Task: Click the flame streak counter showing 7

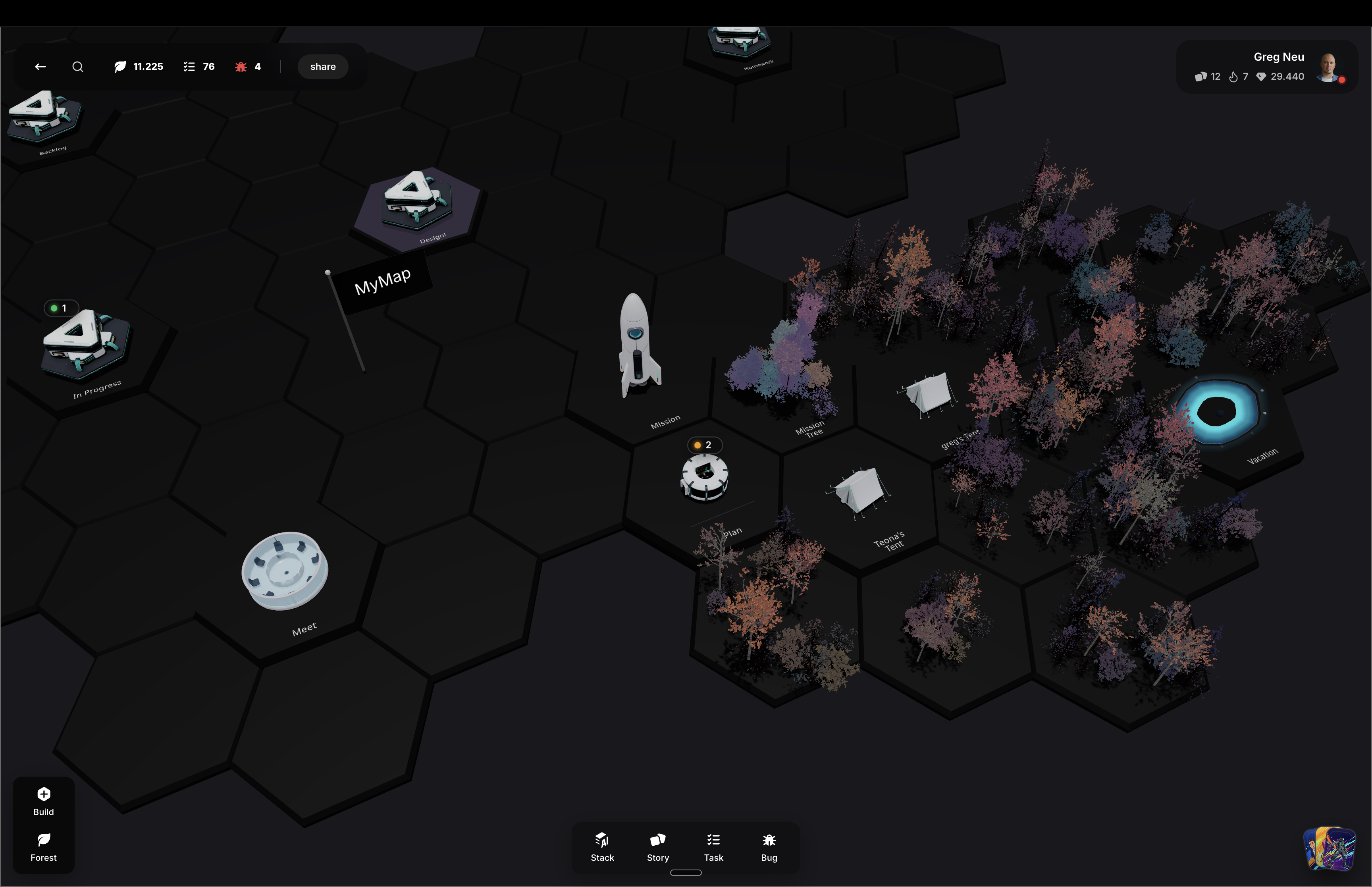Action: tap(1239, 76)
